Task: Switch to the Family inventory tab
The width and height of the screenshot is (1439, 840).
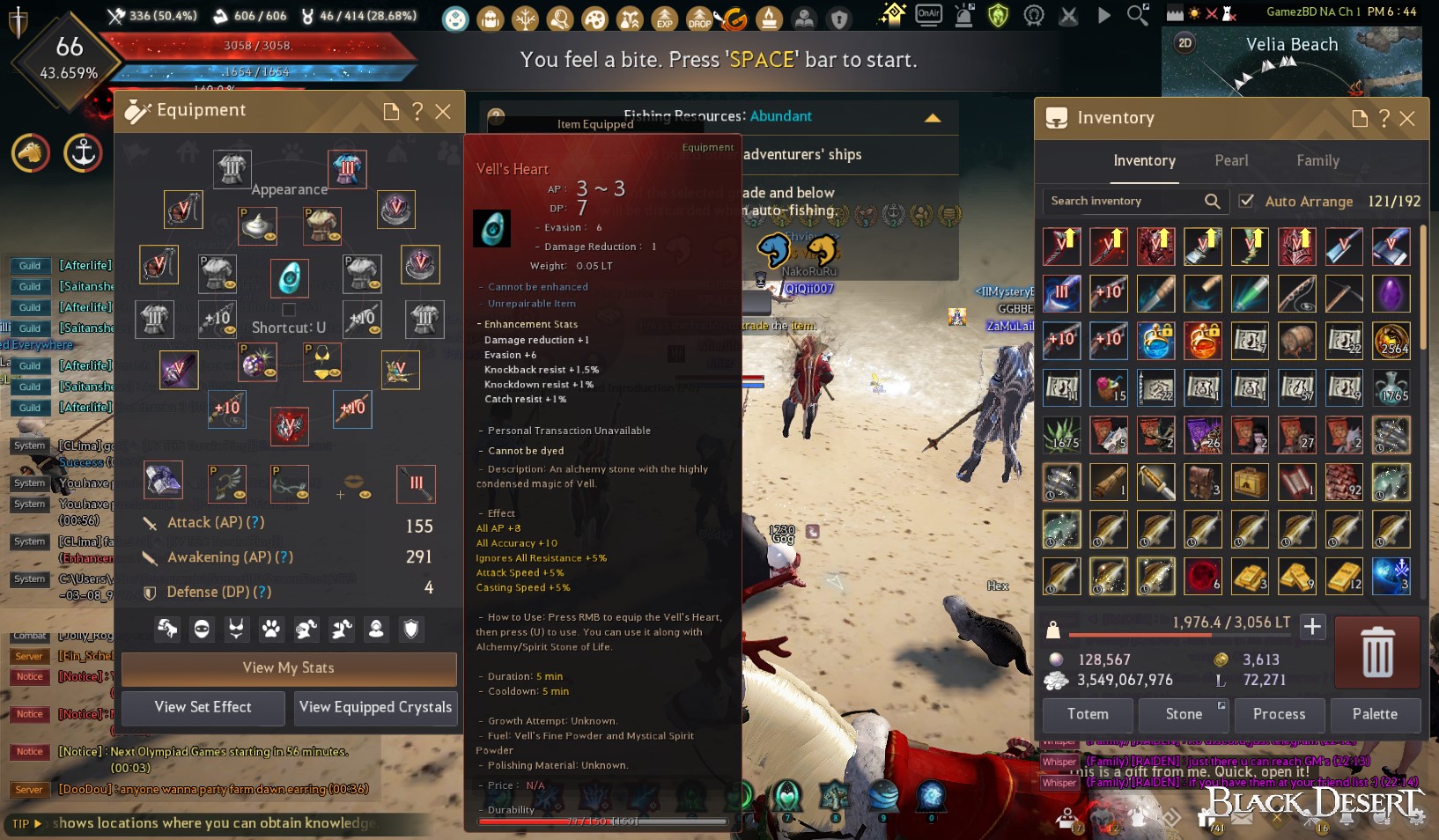Action: (x=1317, y=161)
